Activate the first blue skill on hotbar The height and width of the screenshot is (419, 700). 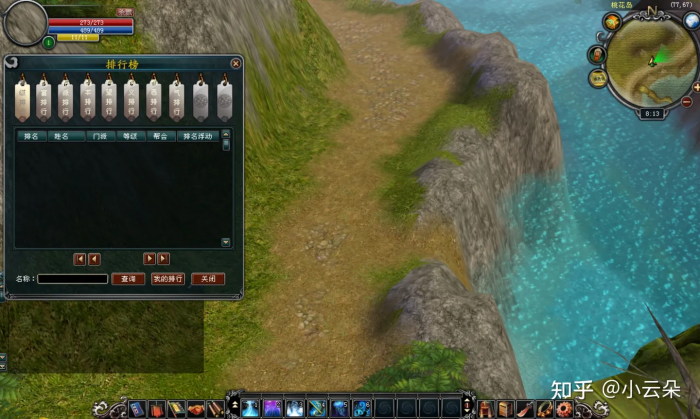[250, 408]
